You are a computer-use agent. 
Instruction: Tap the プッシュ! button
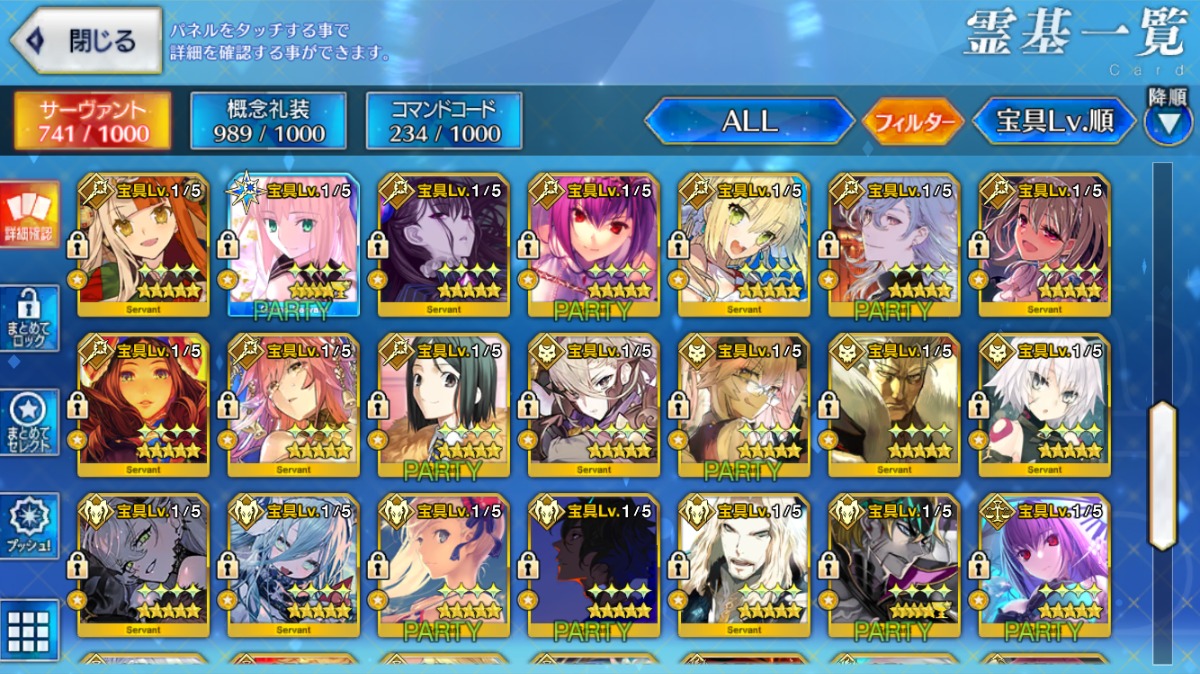(29, 526)
